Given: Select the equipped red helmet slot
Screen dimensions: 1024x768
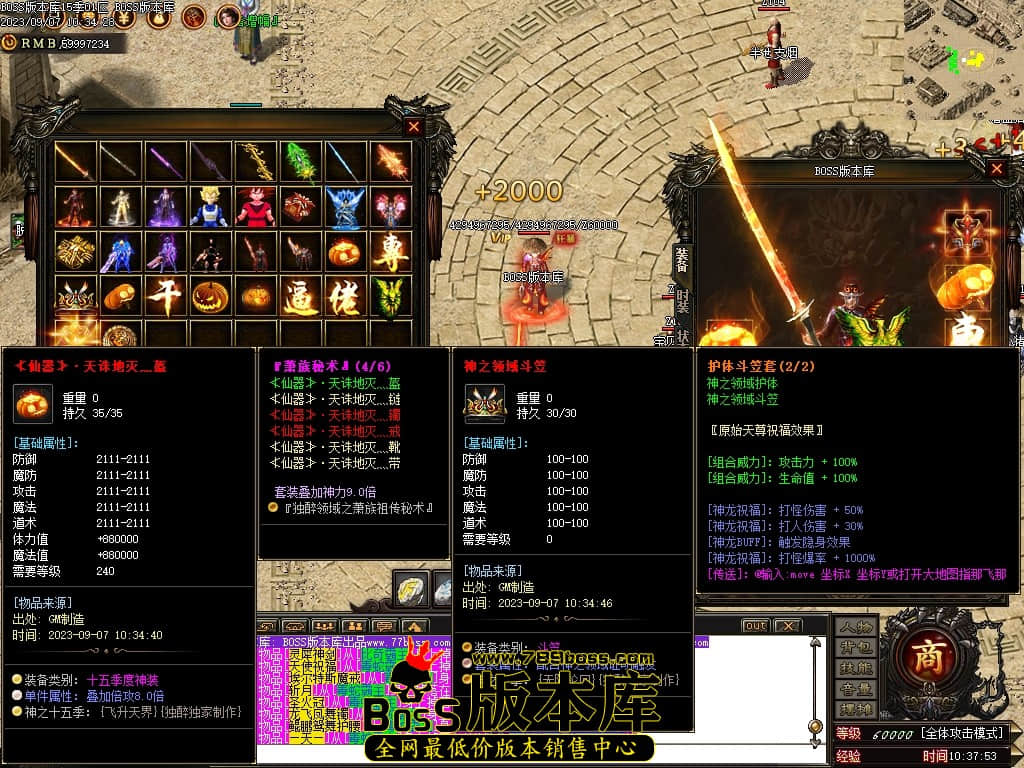Looking at the screenshot, I should [x=967, y=232].
